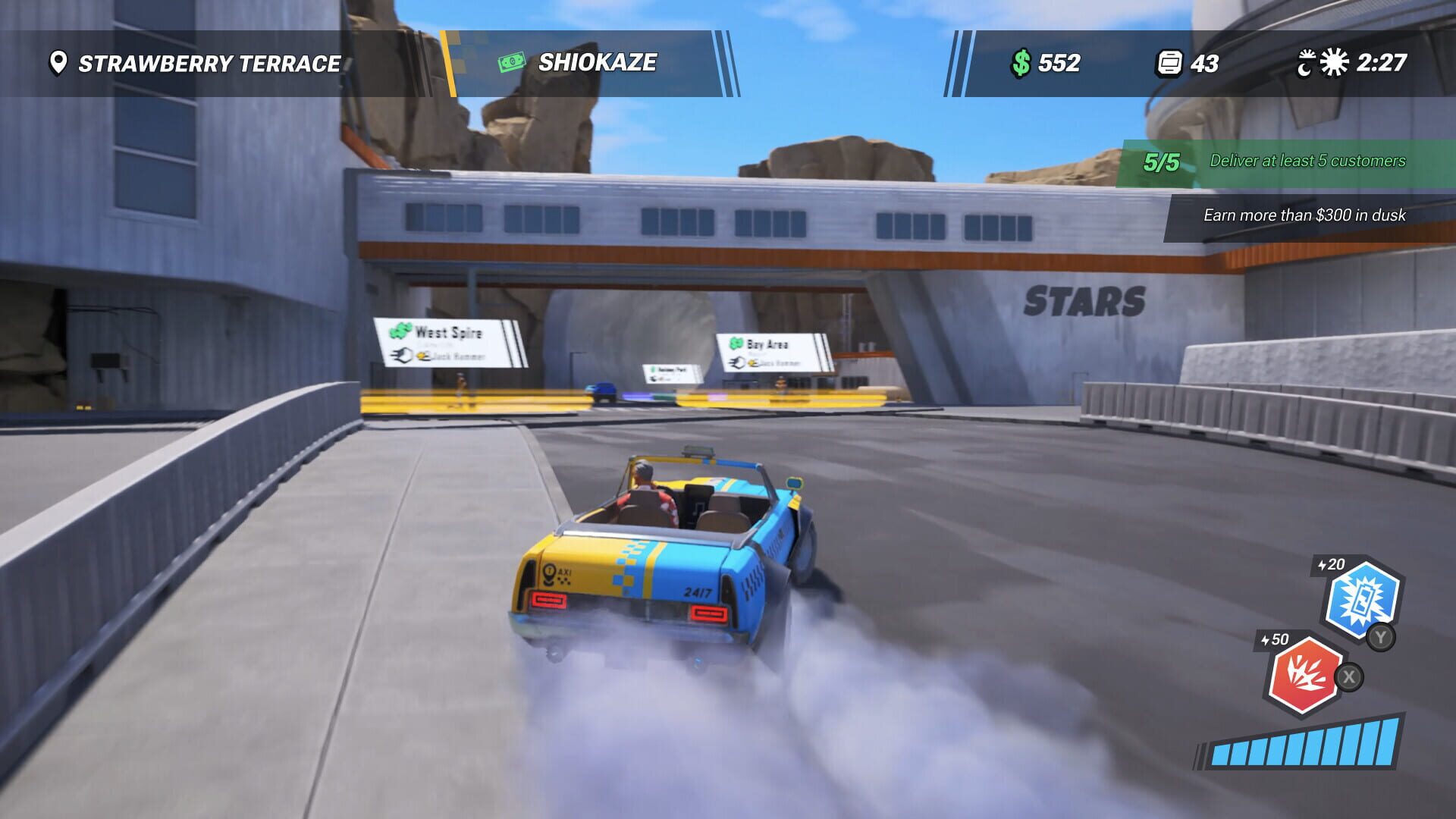Viewport: 1456px width, 819px height.
Task: Select the red crash boost hexagon icon
Action: 1307,675
